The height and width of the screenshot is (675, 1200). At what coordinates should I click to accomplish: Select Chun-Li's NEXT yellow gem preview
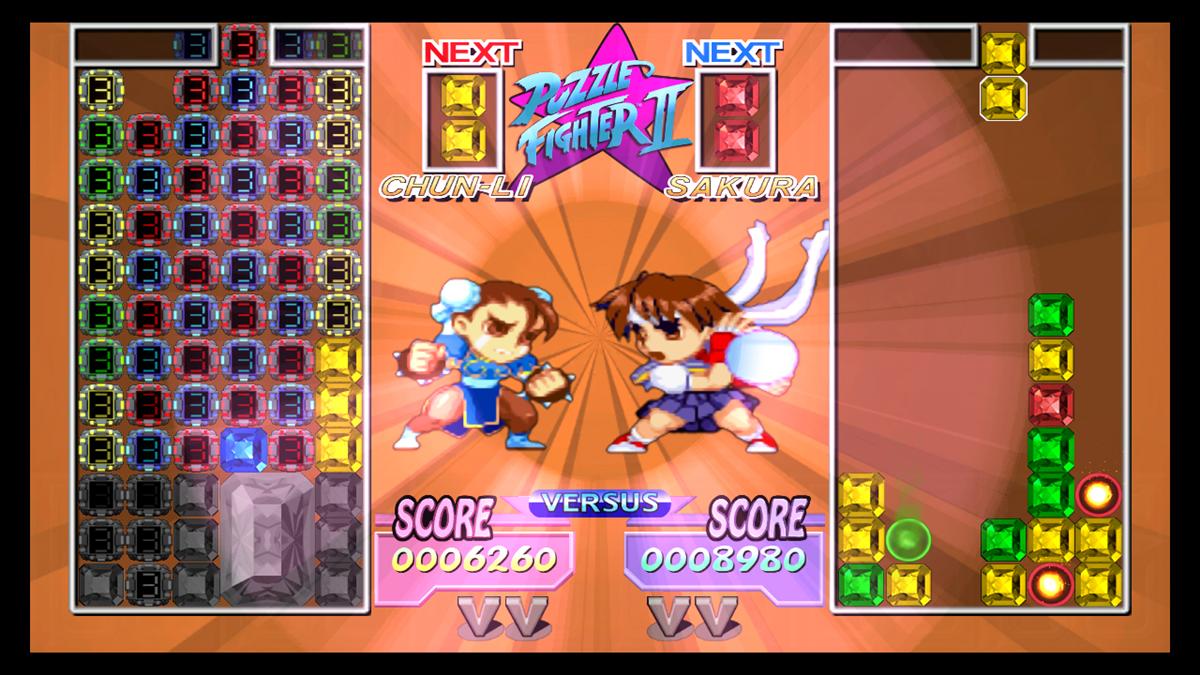464,118
